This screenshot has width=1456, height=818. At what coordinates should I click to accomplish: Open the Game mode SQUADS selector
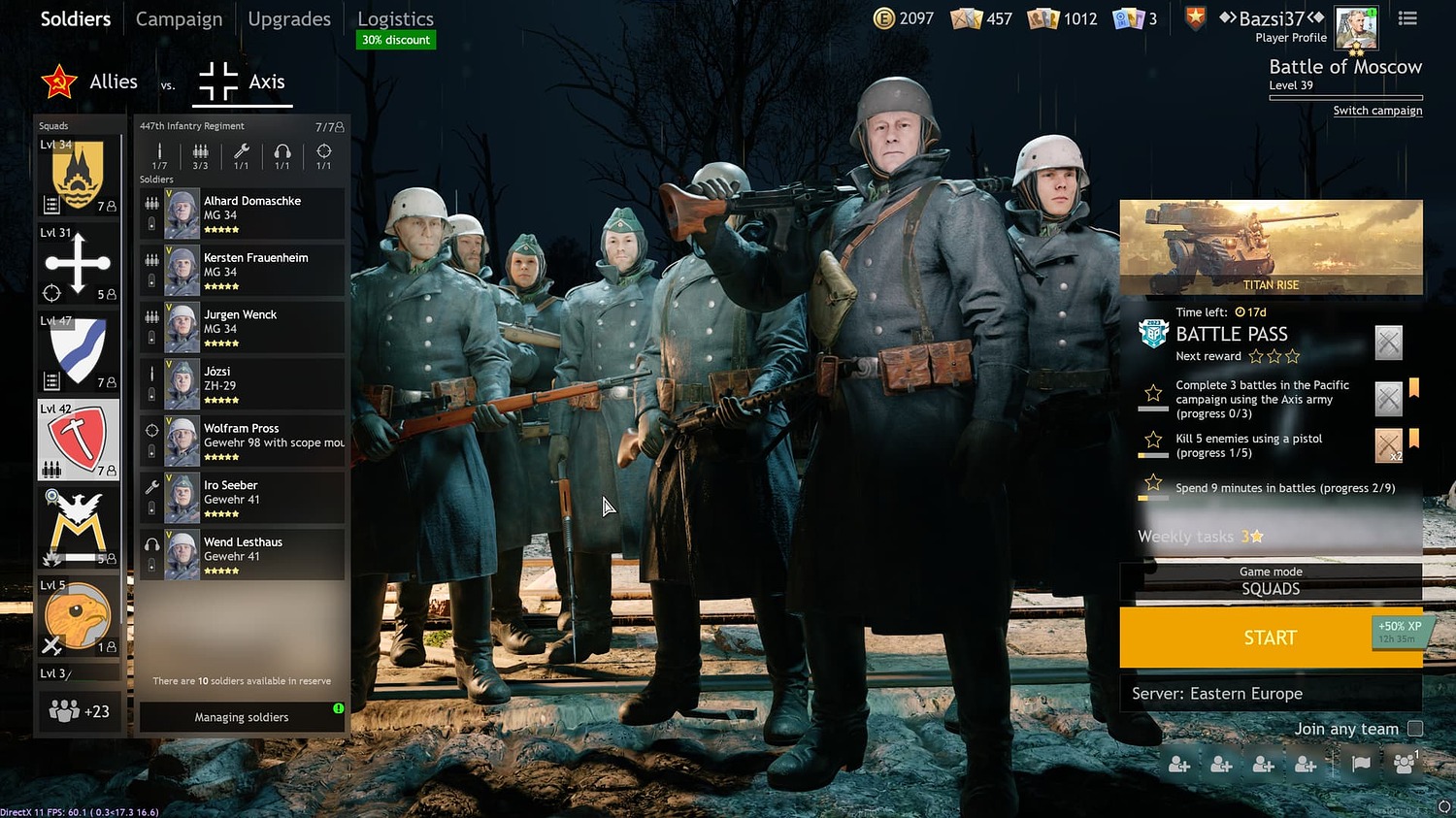(1271, 581)
